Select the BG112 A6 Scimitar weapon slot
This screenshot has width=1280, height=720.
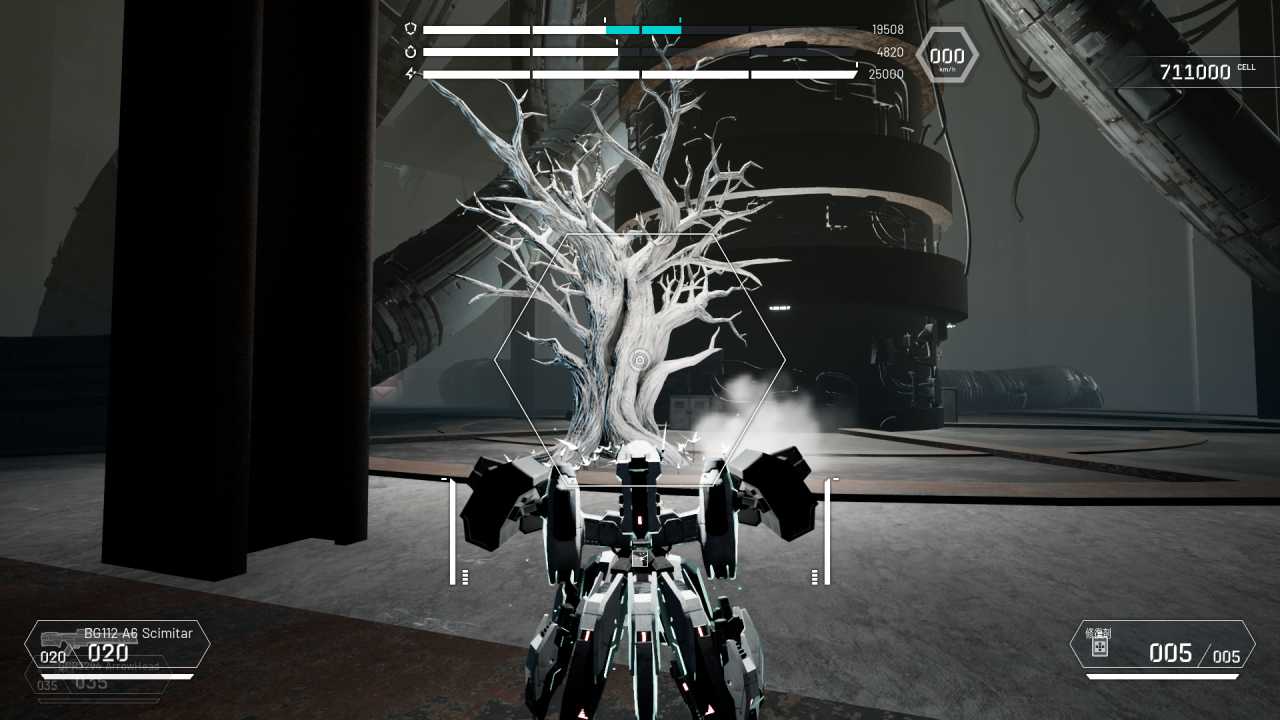117,645
